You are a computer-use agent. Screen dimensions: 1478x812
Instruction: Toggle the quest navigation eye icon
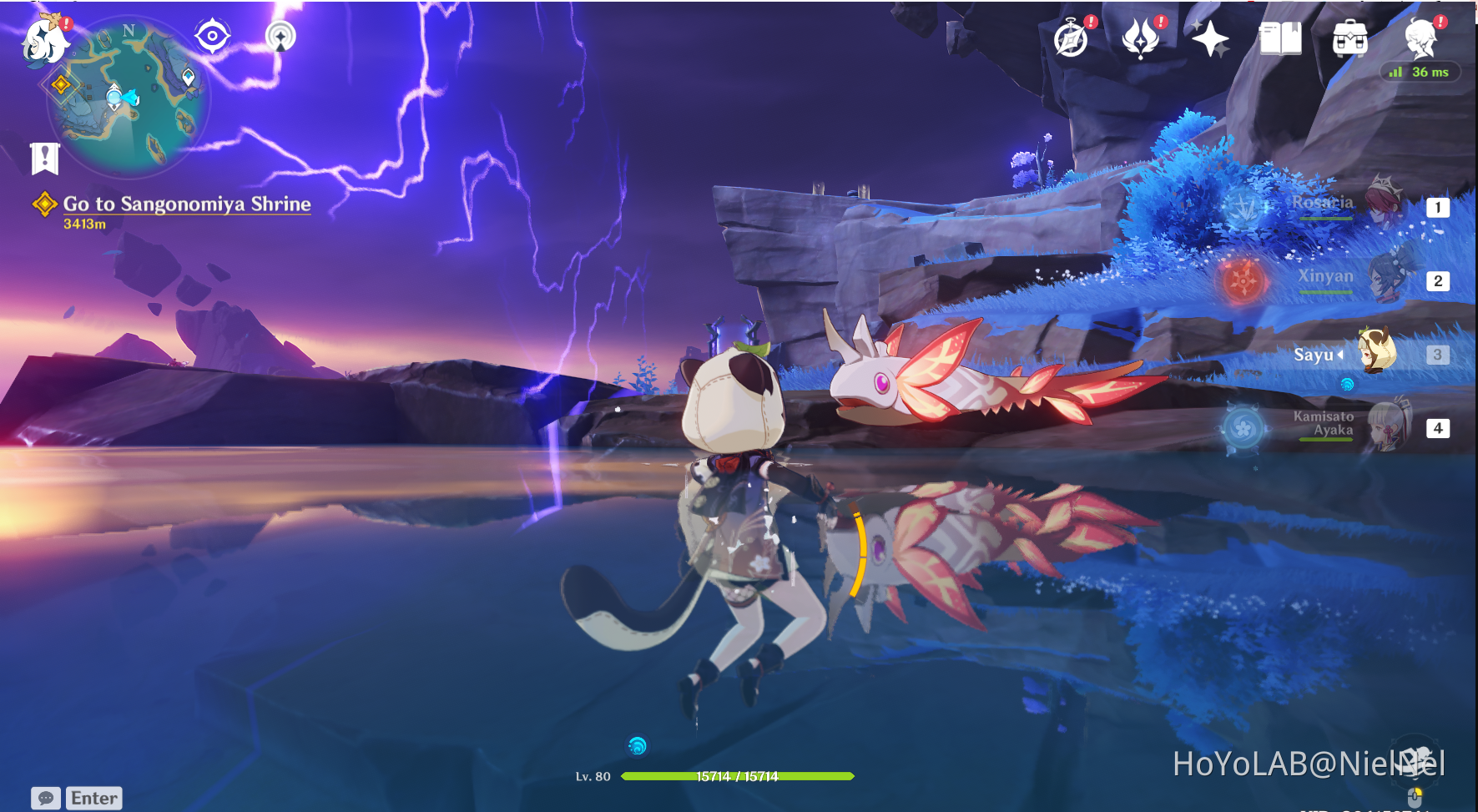(x=213, y=35)
